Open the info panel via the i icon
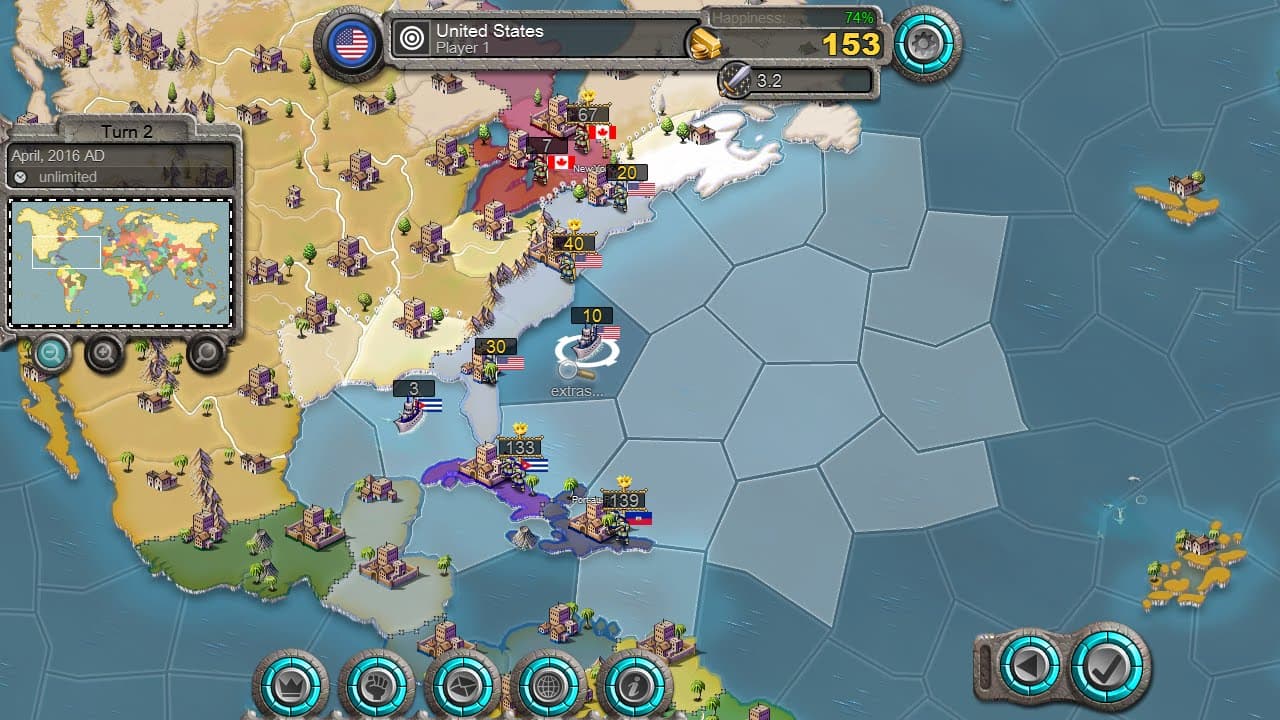 point(635,687)
